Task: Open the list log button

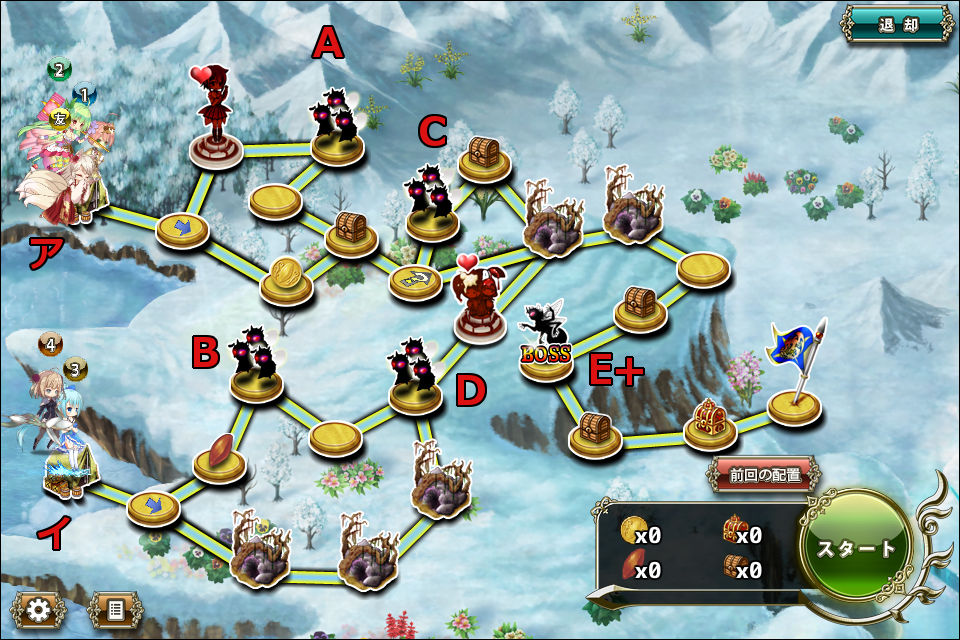Action: pos(114,609)
